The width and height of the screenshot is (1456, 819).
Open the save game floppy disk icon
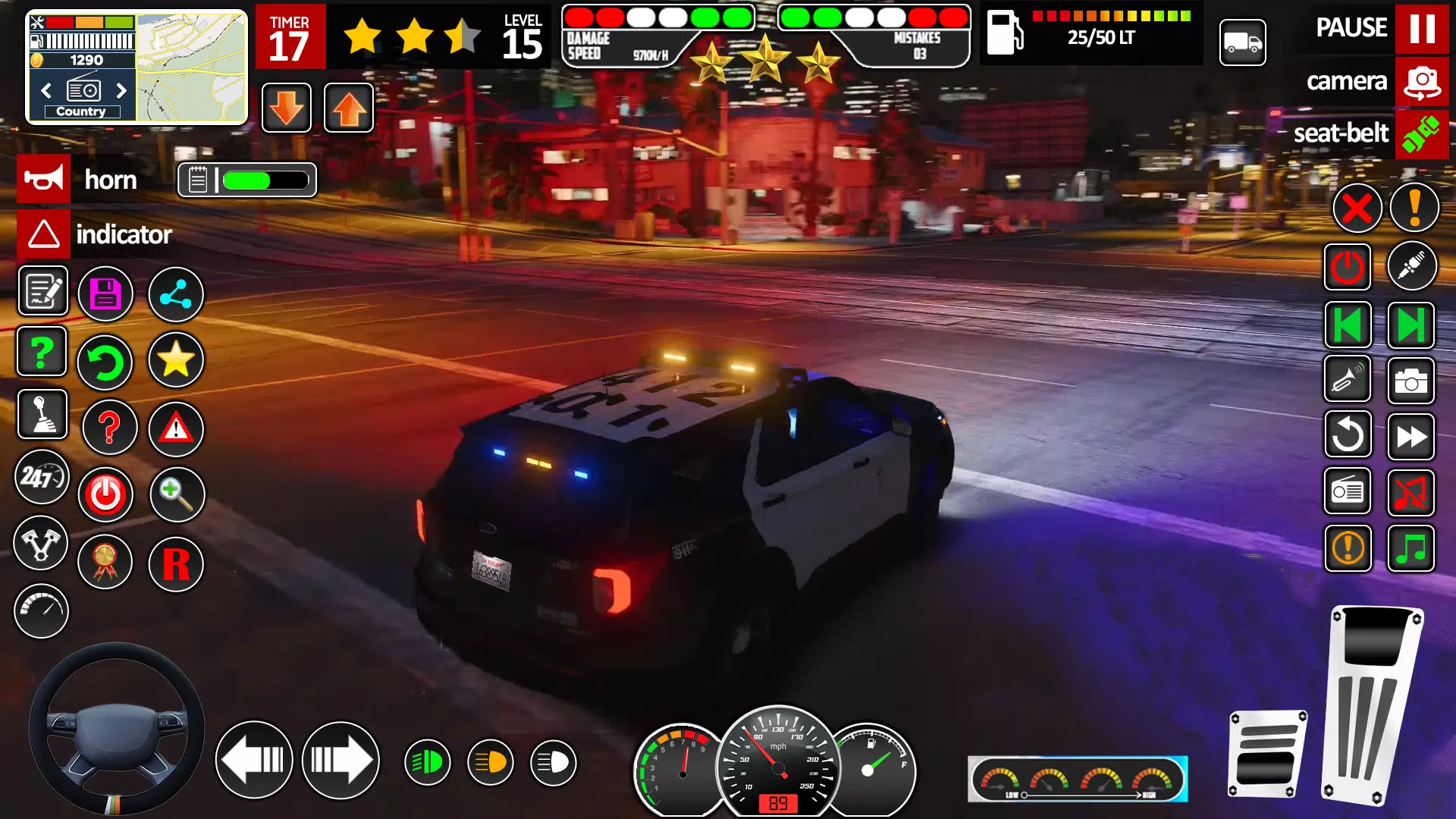105,293
